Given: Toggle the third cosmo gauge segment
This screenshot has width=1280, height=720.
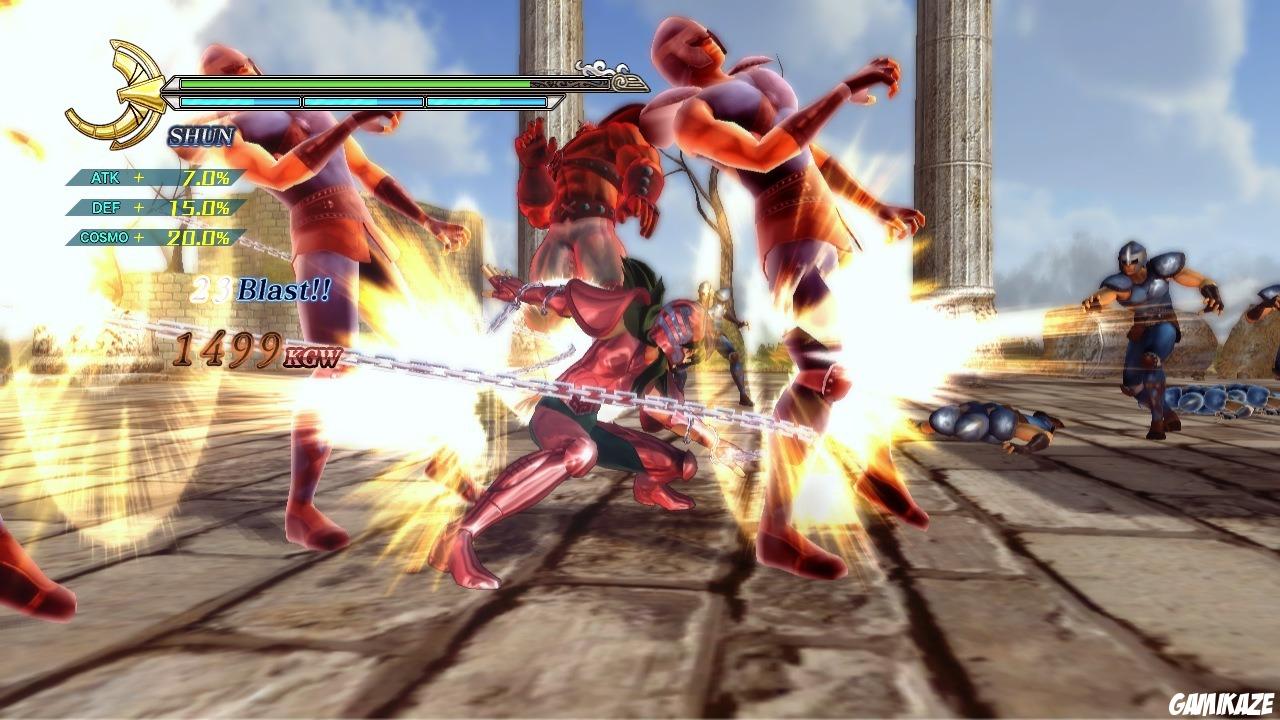Looking at the screenshot, I should (x=487, y=100).
